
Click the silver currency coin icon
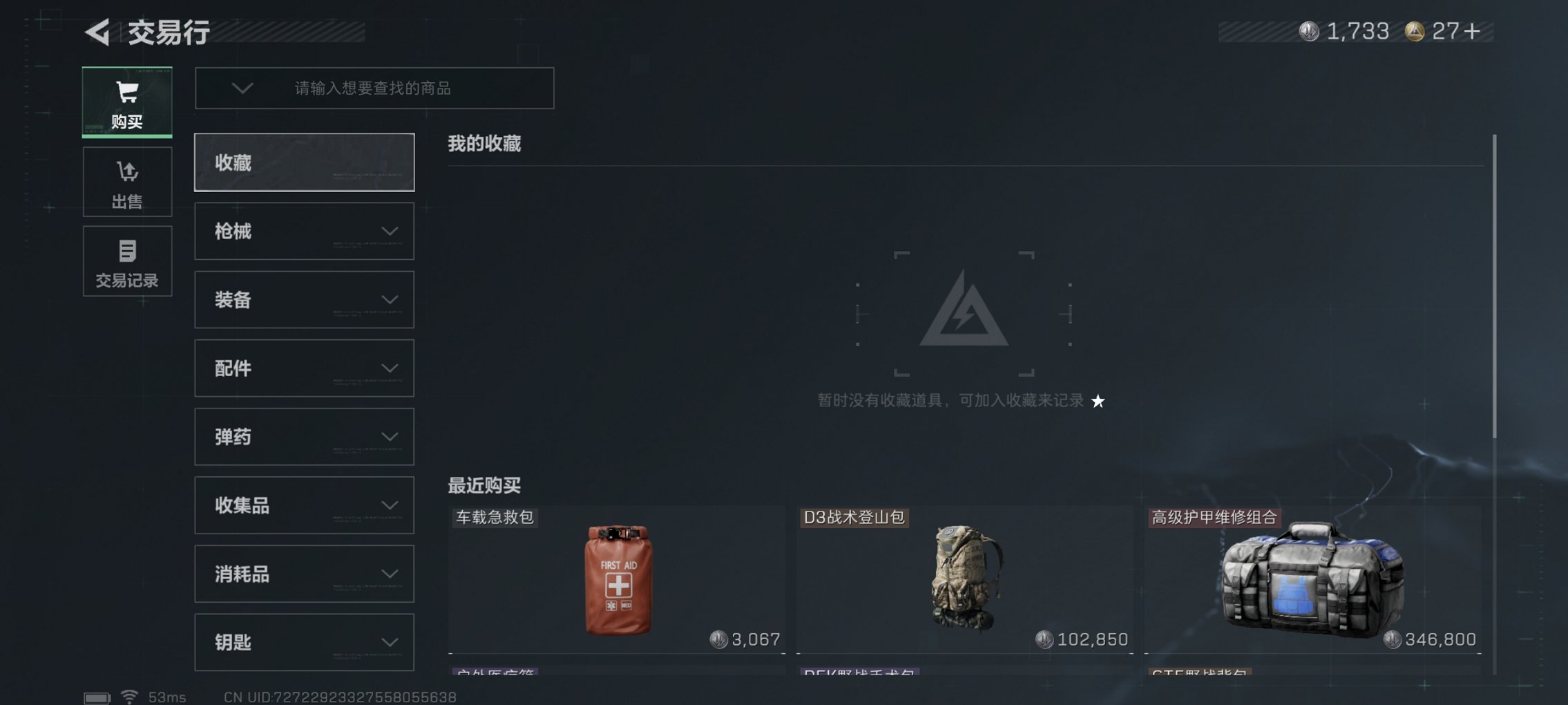[1308, 32]
